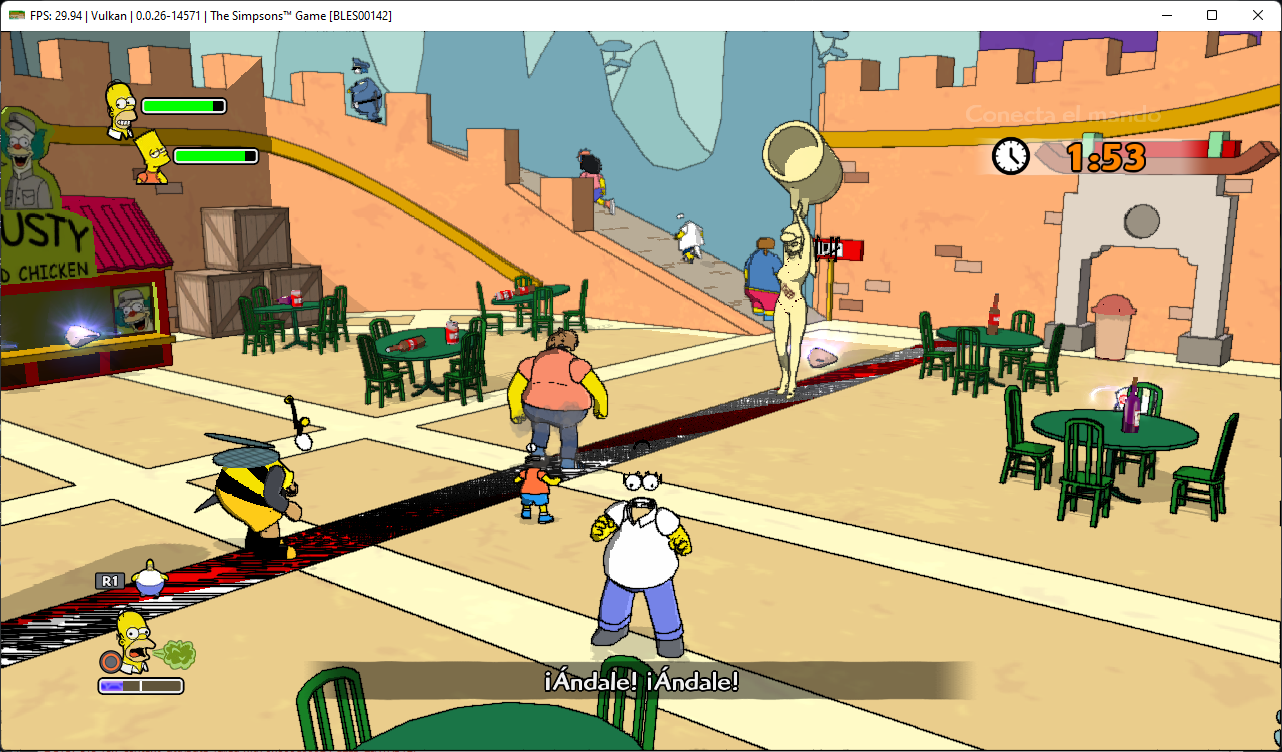Click the purple burp power meter
This screenshot has width=1282, height=752.
pos(140,685)
